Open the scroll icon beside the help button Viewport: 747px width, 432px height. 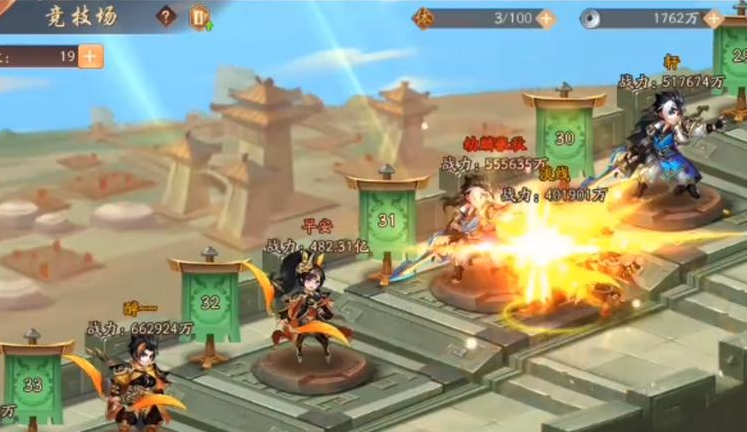199,17
